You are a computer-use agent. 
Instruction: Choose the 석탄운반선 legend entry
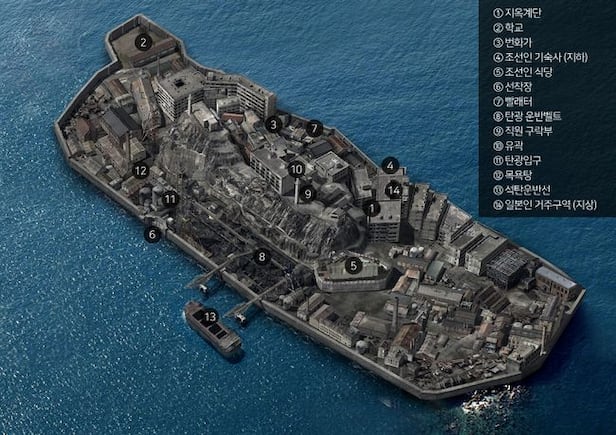pyautogui.click(x=530, y=189)
